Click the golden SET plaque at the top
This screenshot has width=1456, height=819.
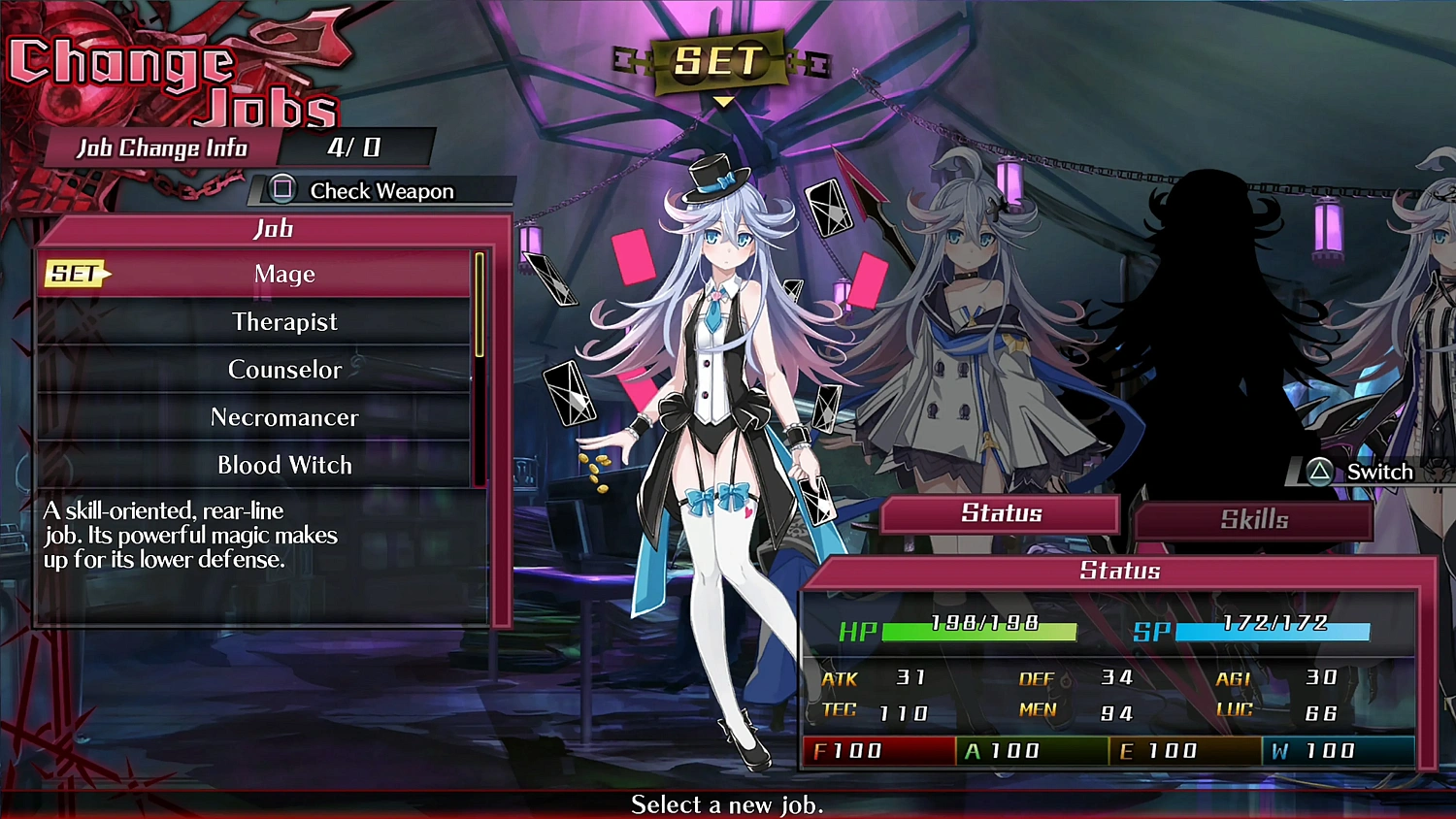[x=718, y=60]
